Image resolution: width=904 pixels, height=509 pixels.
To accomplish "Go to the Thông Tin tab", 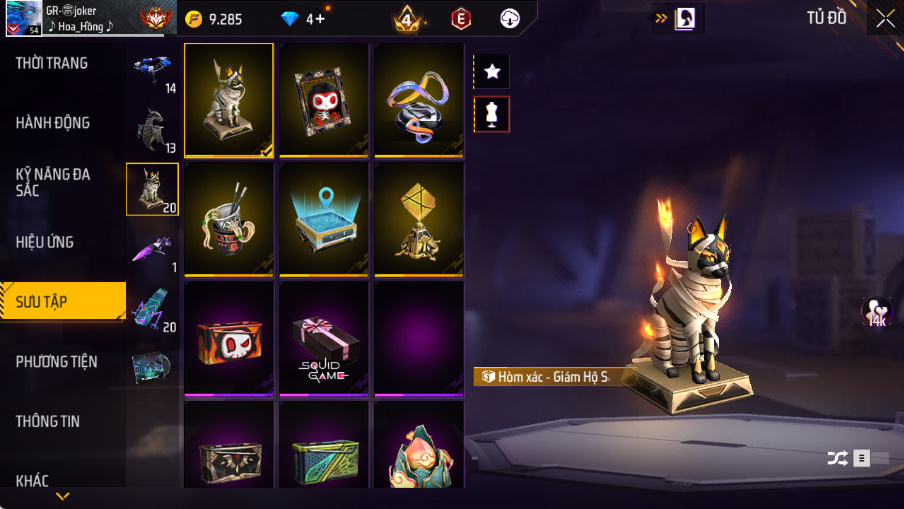I will coord(47,421).
